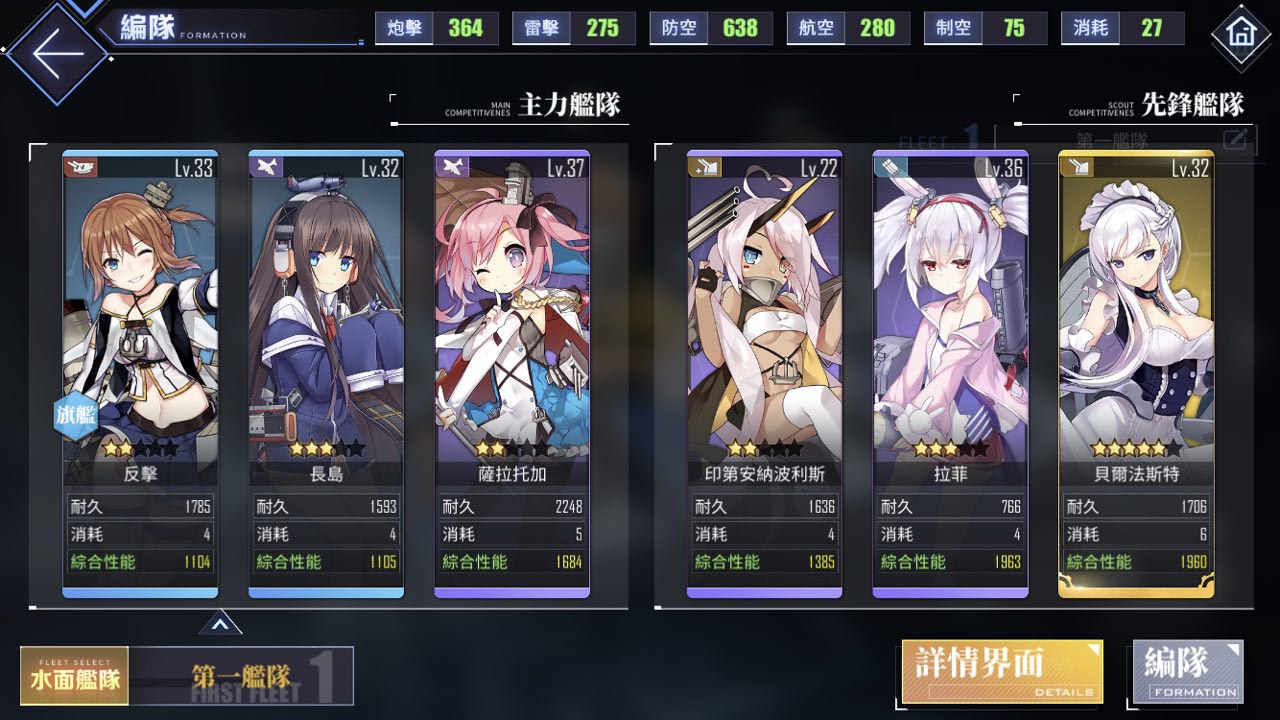The height and width of the screenshot is (720, 1280).
Task: Choose the 拉菲 ship card
Action: 950,370
